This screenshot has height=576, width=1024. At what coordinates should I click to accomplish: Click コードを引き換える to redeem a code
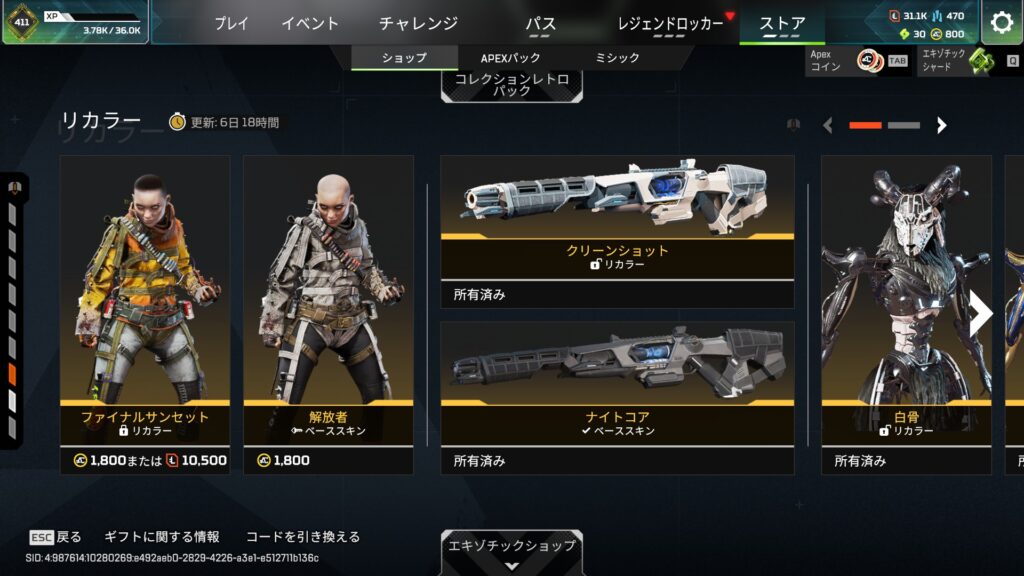click(302, 537)
